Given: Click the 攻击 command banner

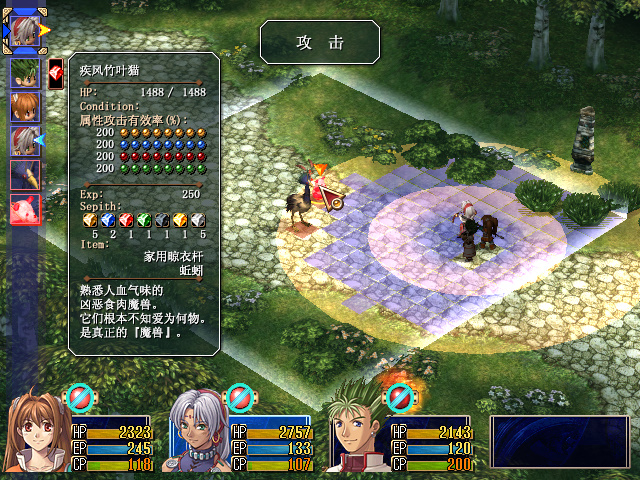Looking at the screenshot, I should (x=319, y=42).
